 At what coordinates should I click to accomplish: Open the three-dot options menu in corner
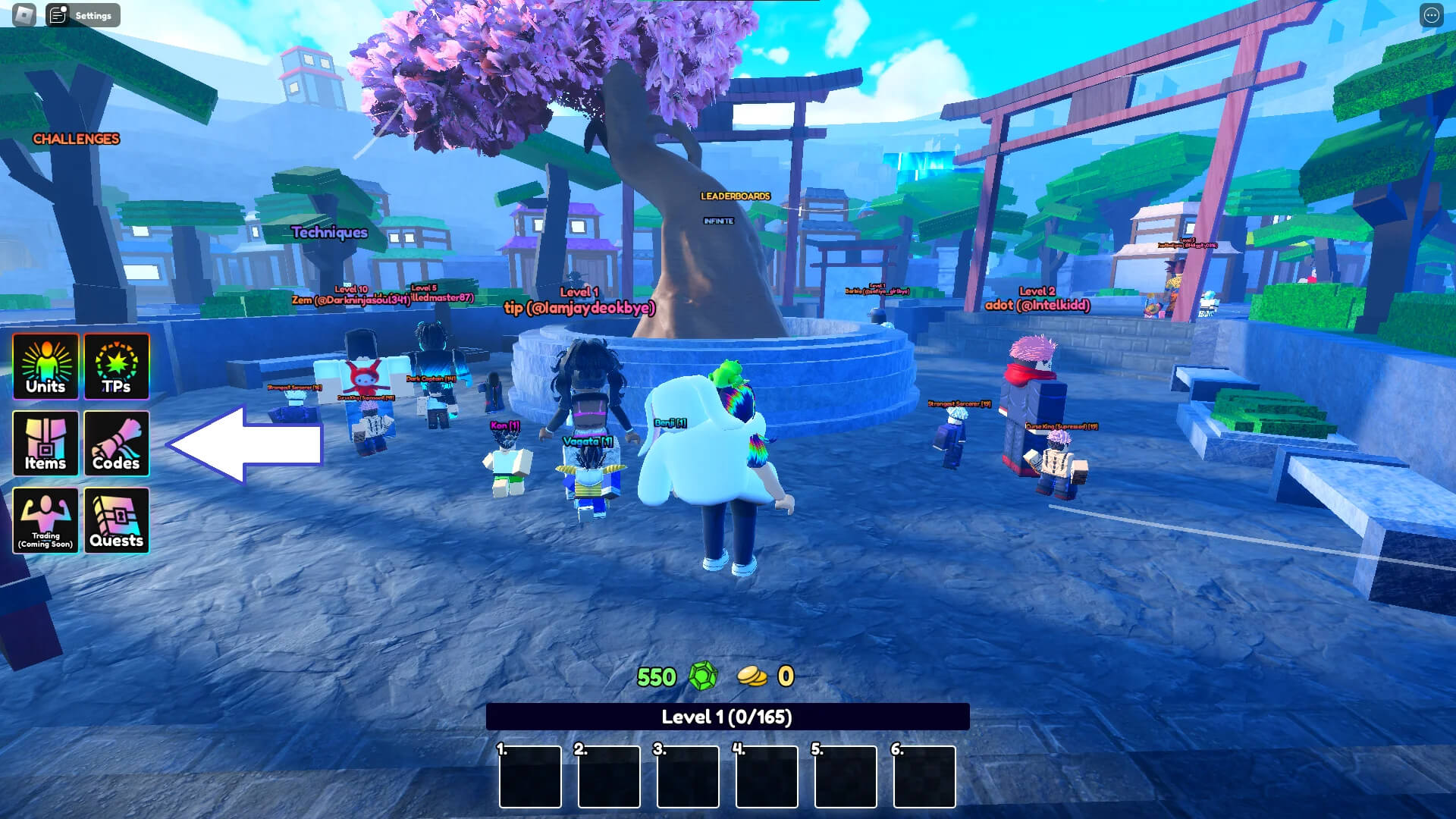tap(1431, 15)
